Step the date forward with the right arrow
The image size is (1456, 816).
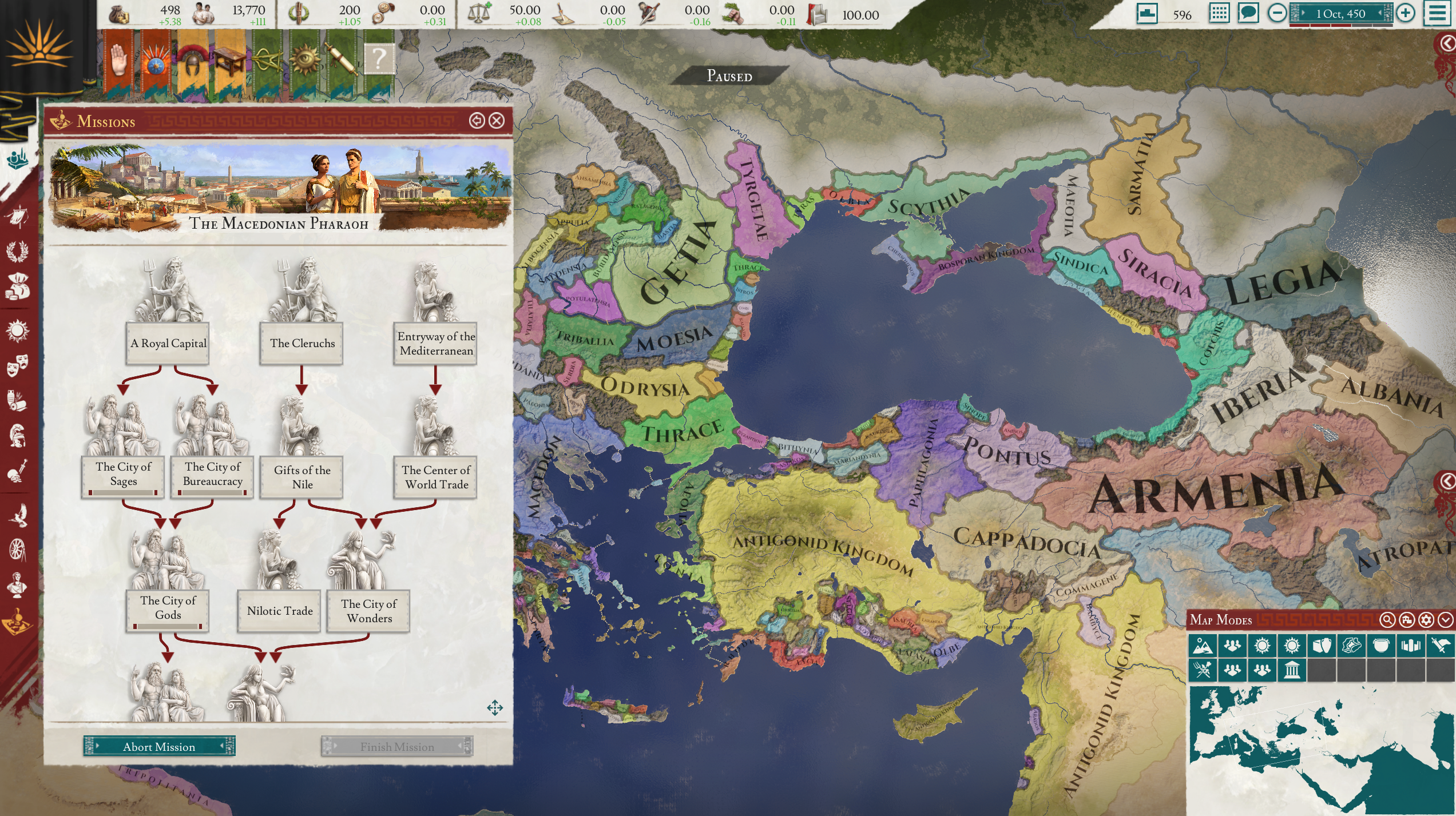pos(1303,13)
